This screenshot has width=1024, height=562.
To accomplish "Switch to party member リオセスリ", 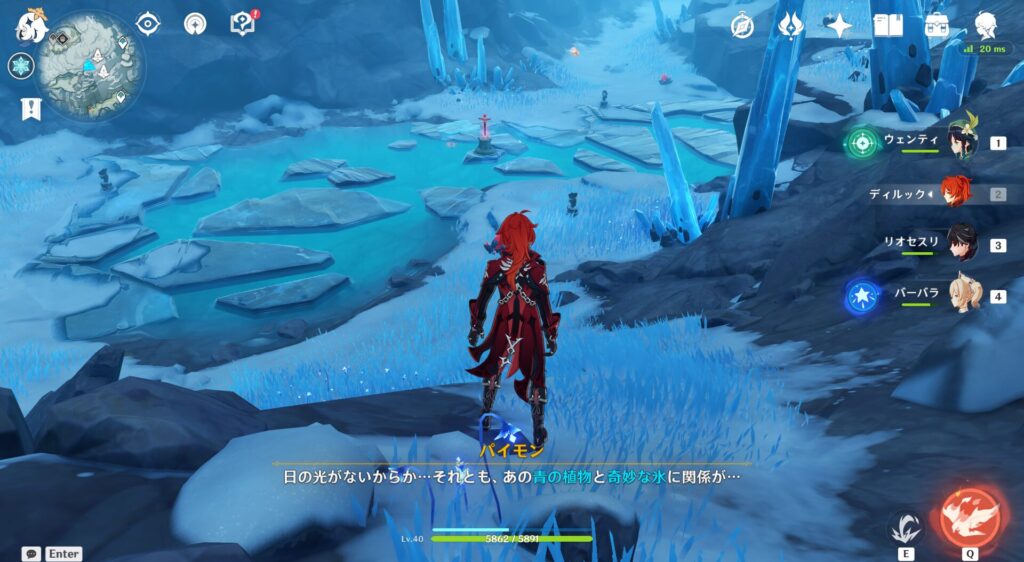I will point(961,245).
